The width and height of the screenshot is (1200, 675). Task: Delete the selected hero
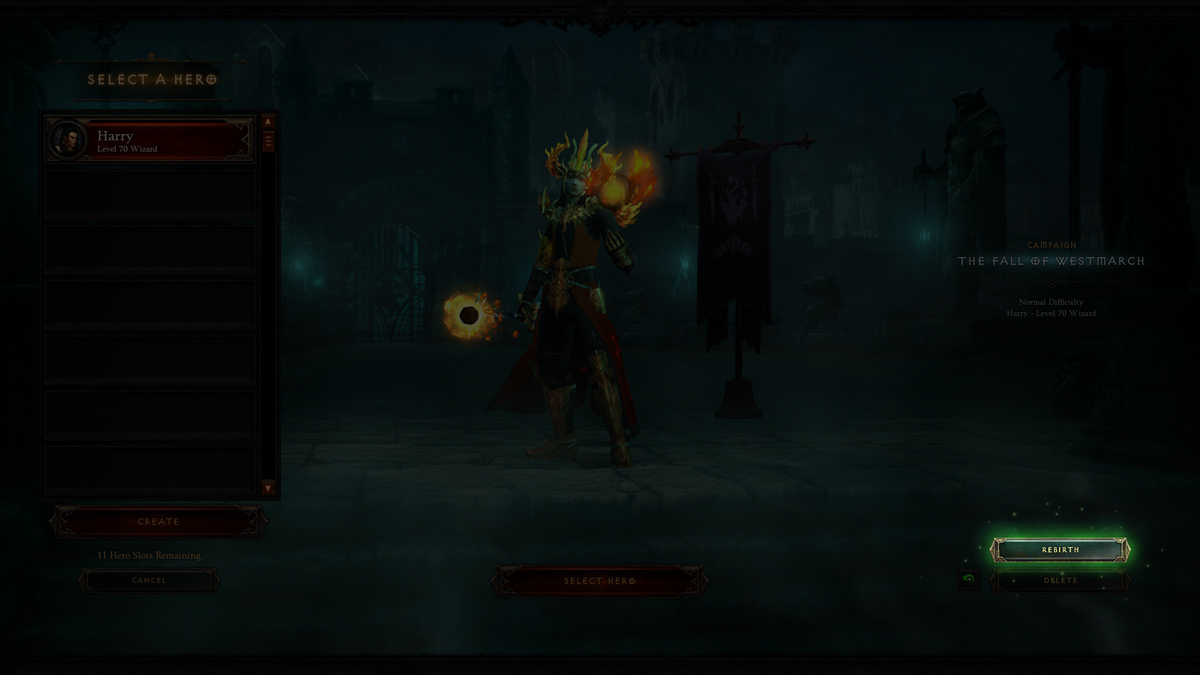1060,580
